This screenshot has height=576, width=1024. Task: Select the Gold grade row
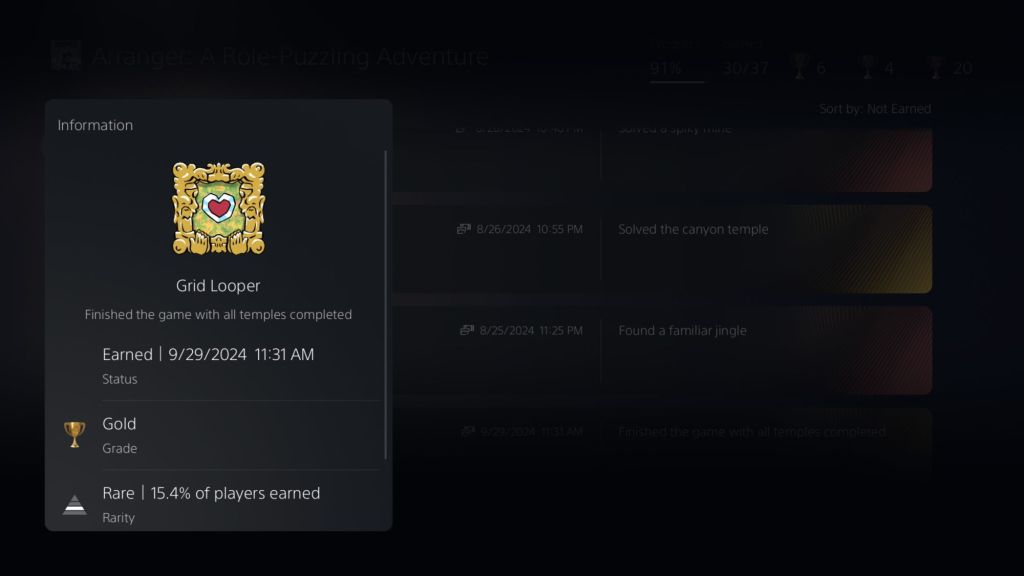tap(218, 435)
